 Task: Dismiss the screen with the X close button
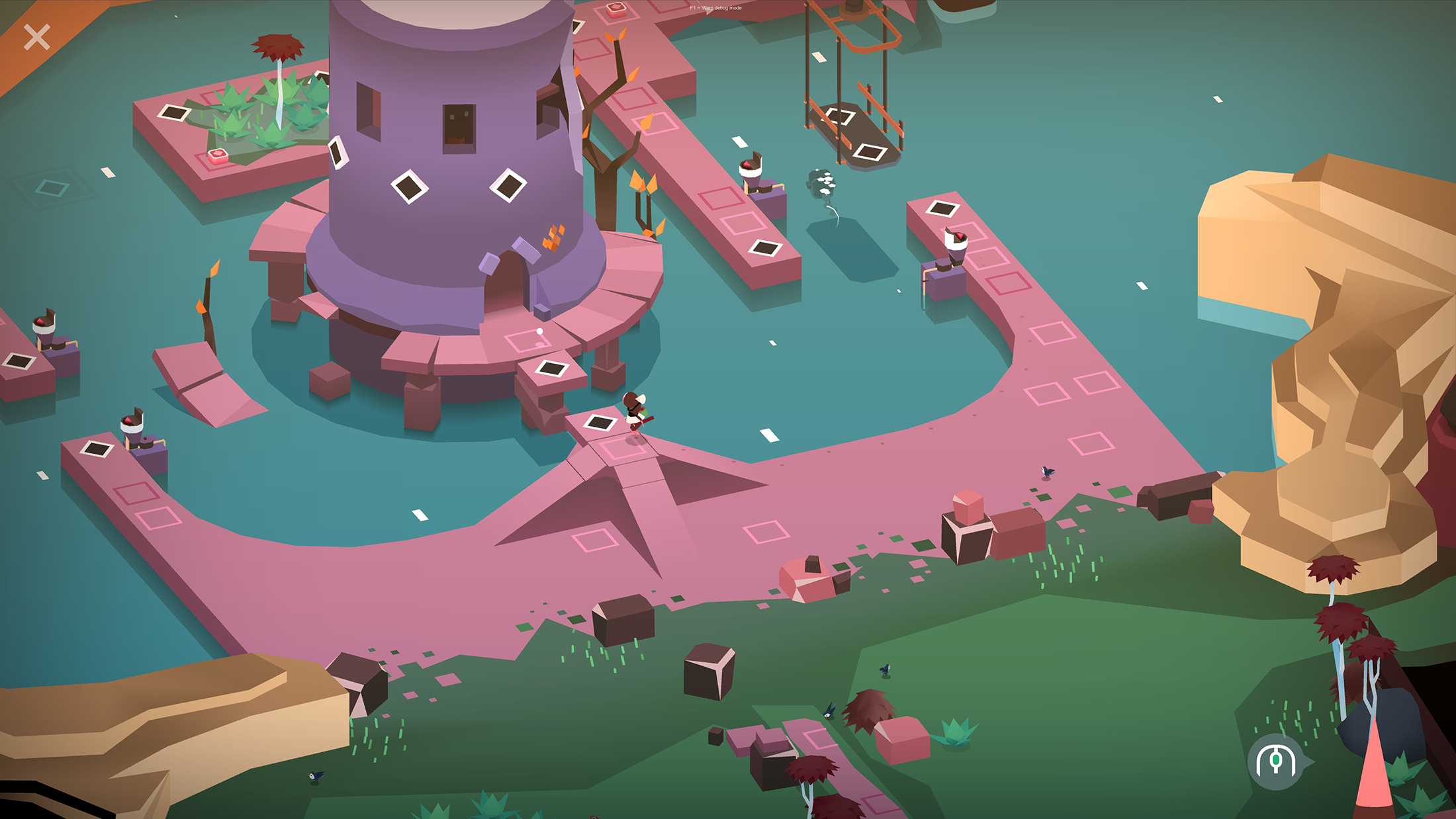pyautogui.click(x=38, y=36)
